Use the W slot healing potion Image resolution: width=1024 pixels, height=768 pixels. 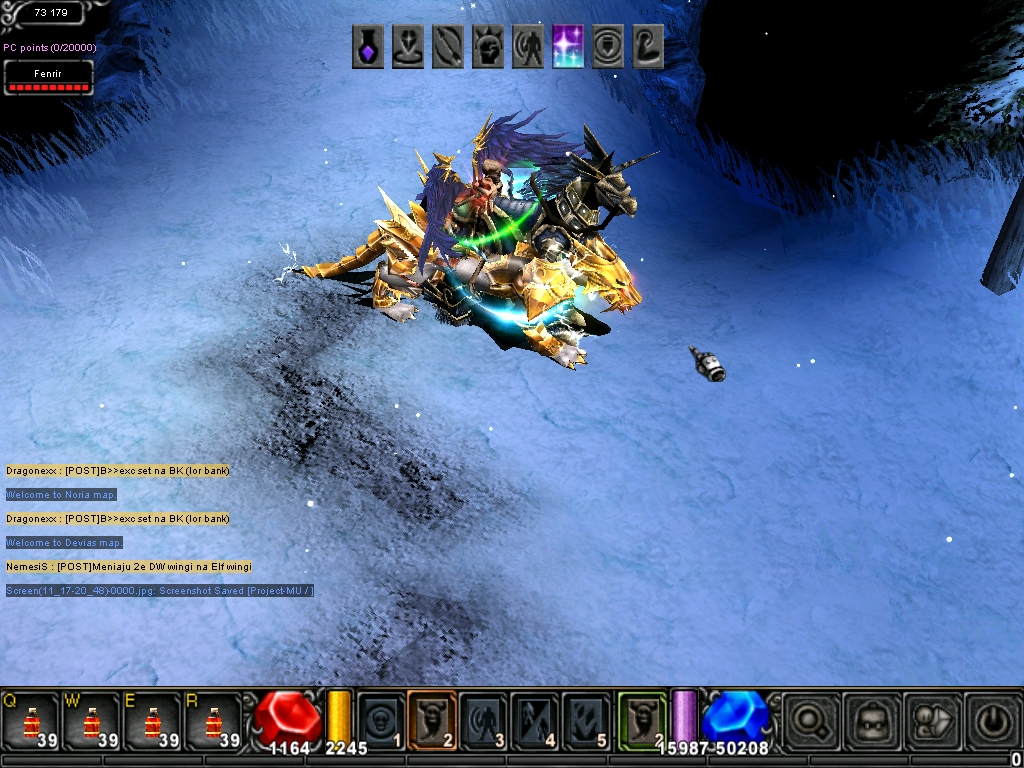coord(91,720)
